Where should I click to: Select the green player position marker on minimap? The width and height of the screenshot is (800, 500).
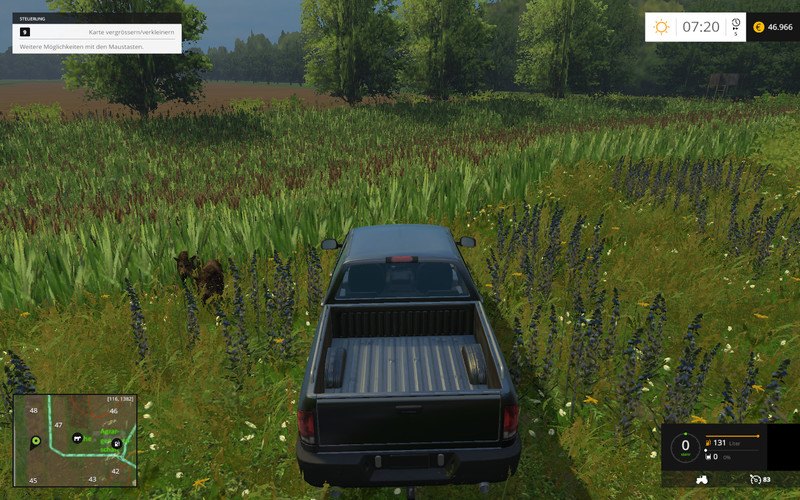[36, 440]
